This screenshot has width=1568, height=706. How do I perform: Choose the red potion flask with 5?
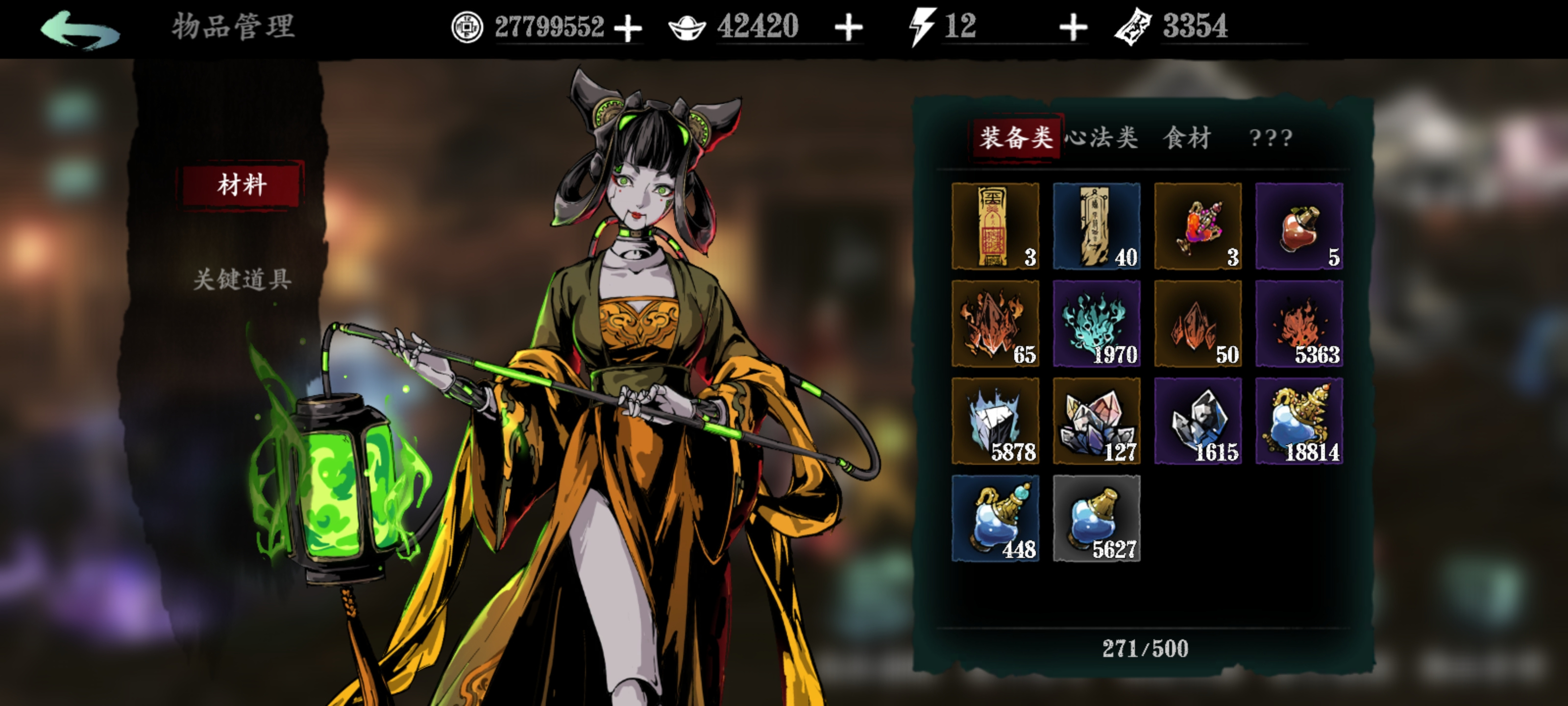pos(1299,226)
